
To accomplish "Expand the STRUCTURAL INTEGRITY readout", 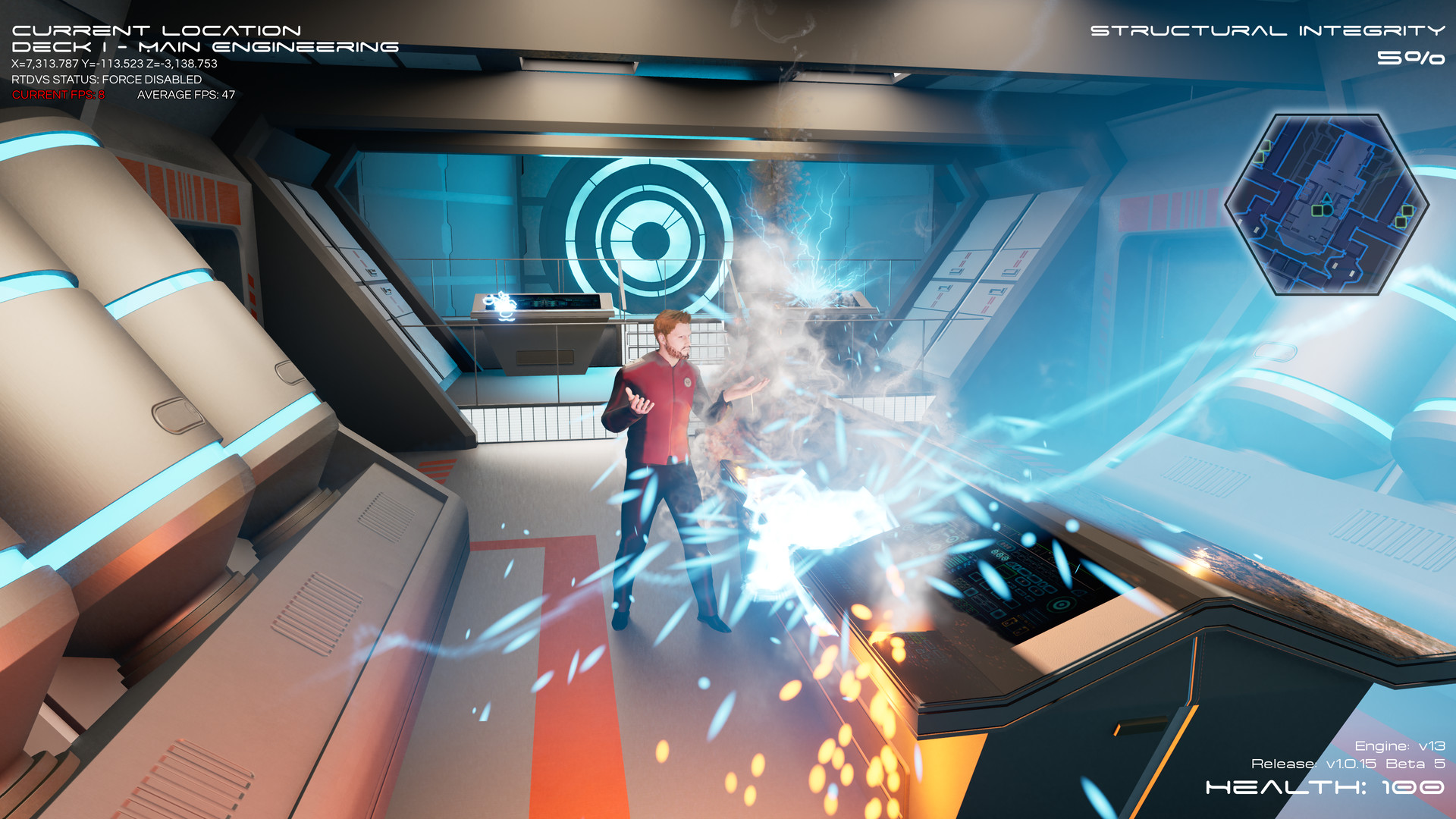I will (1265, 31).
